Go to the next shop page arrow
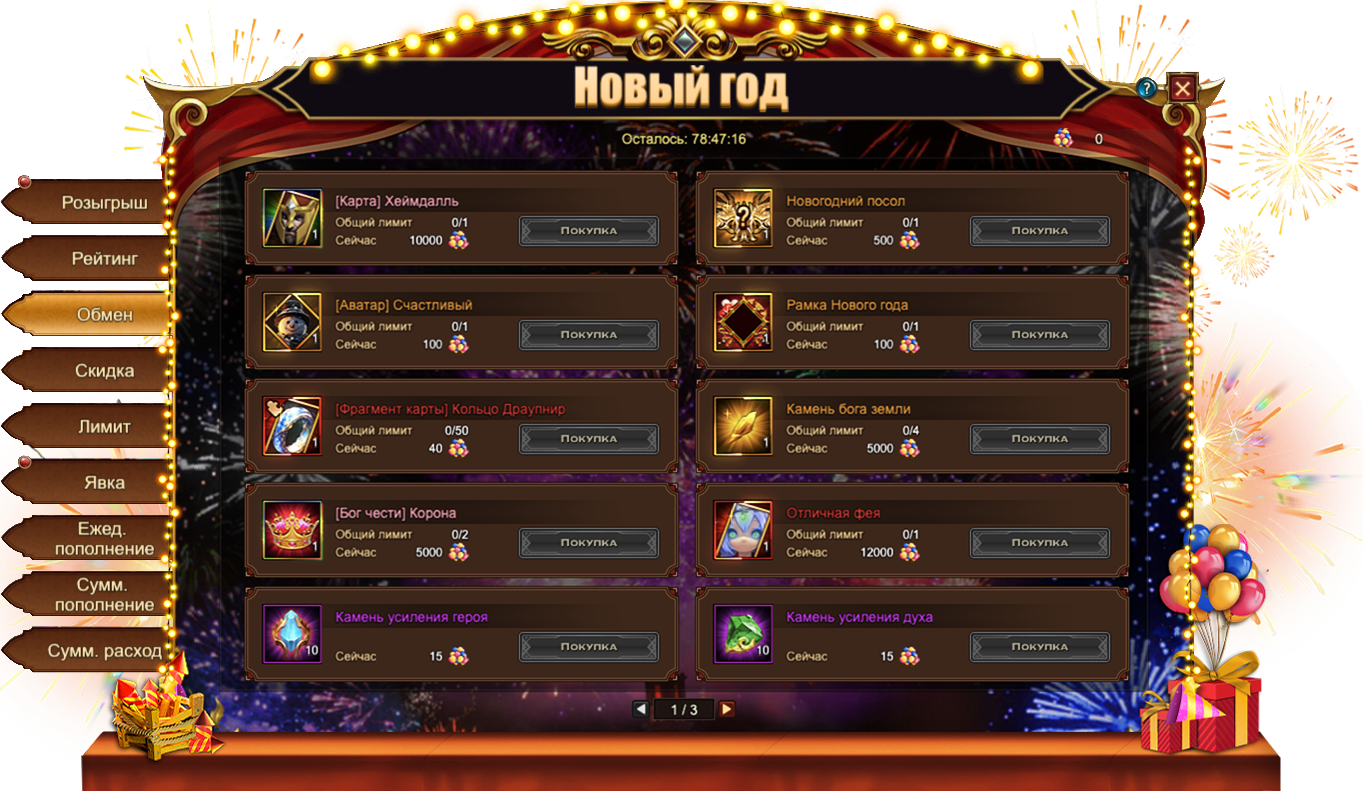1363x791 pixels. (x=727, y=709)
